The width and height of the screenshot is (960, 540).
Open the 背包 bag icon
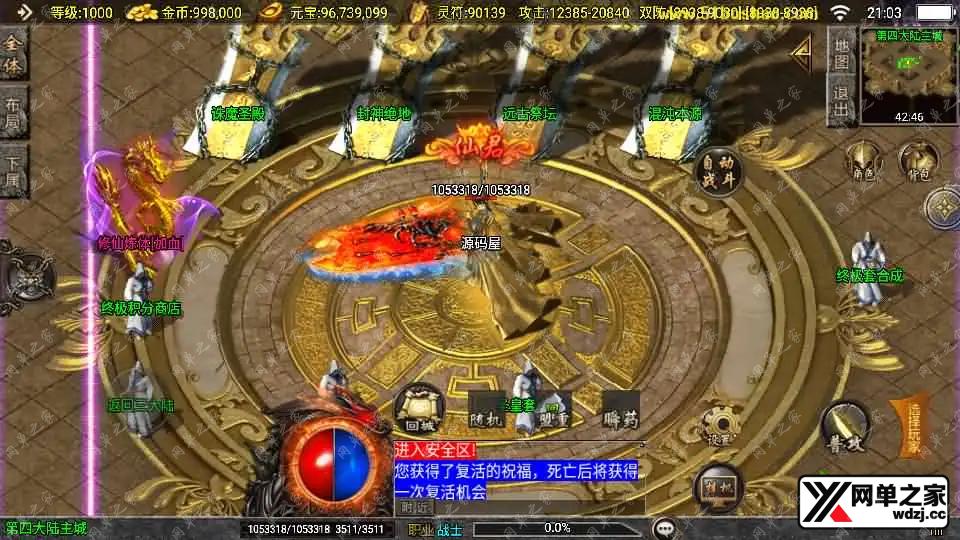[x=917, y=161]
